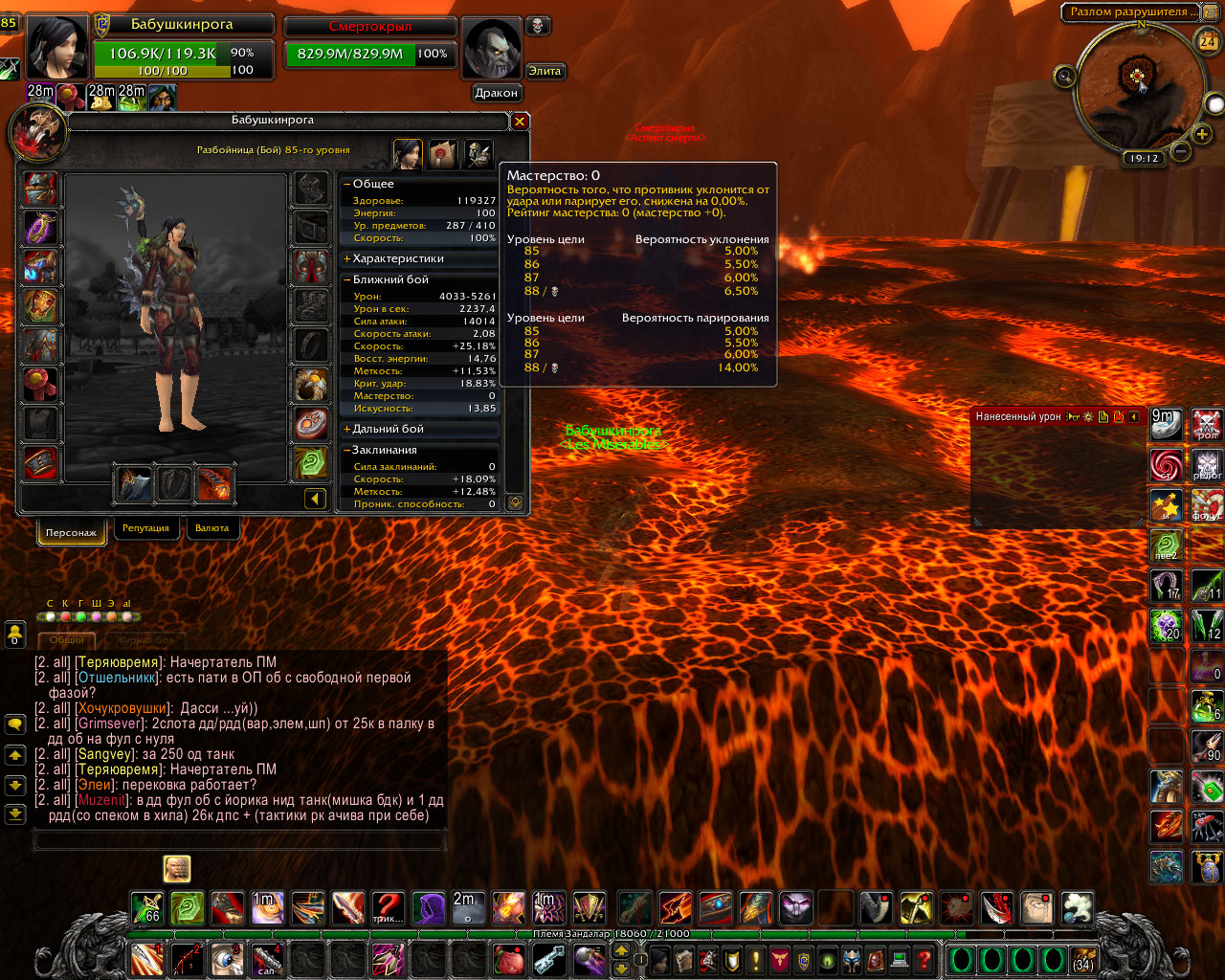Close the character info window
The width and height of the screenshot is (1225, 980).
pos(520,122)
